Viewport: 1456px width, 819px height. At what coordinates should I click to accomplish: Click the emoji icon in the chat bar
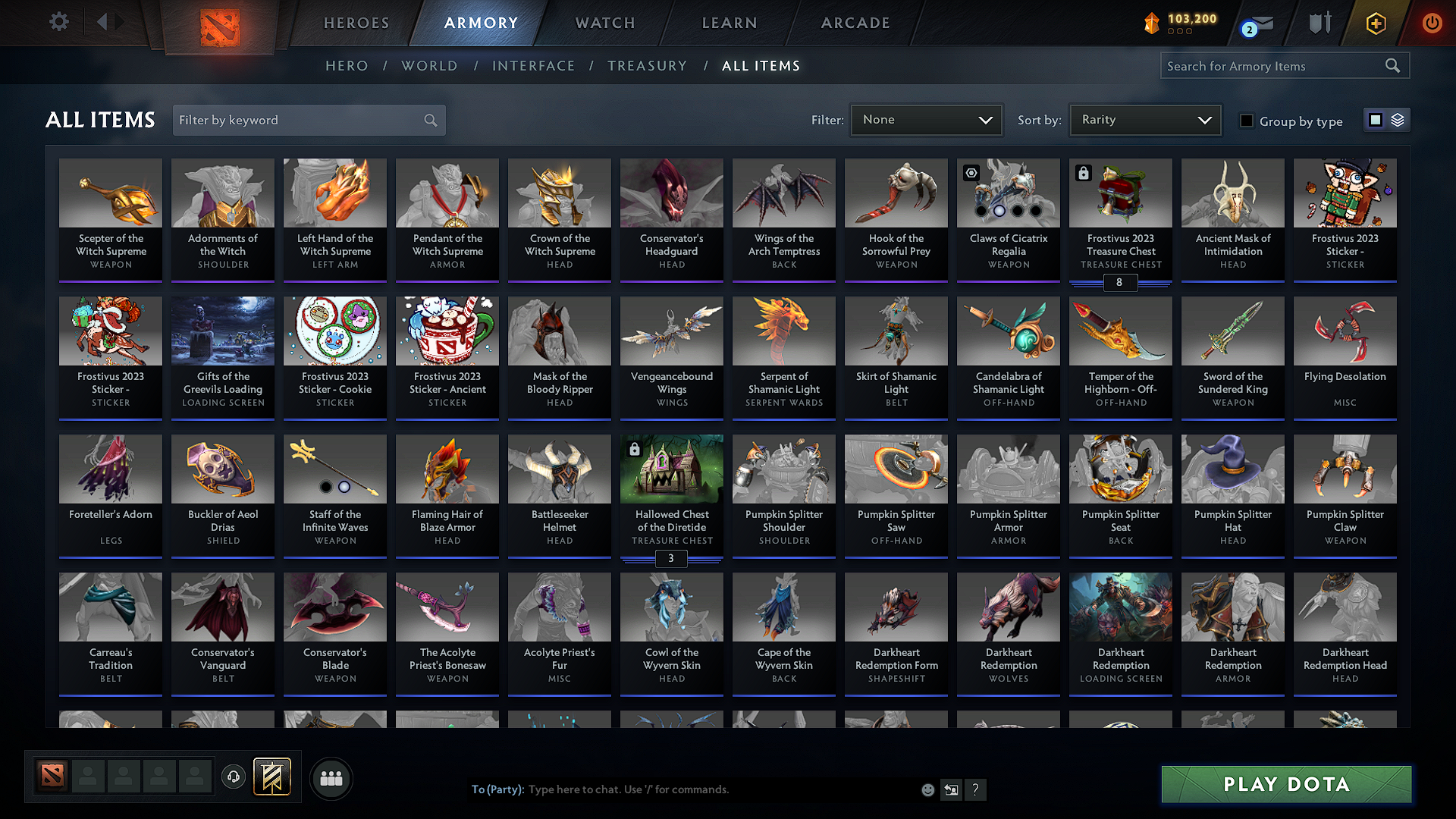(927, 789)
